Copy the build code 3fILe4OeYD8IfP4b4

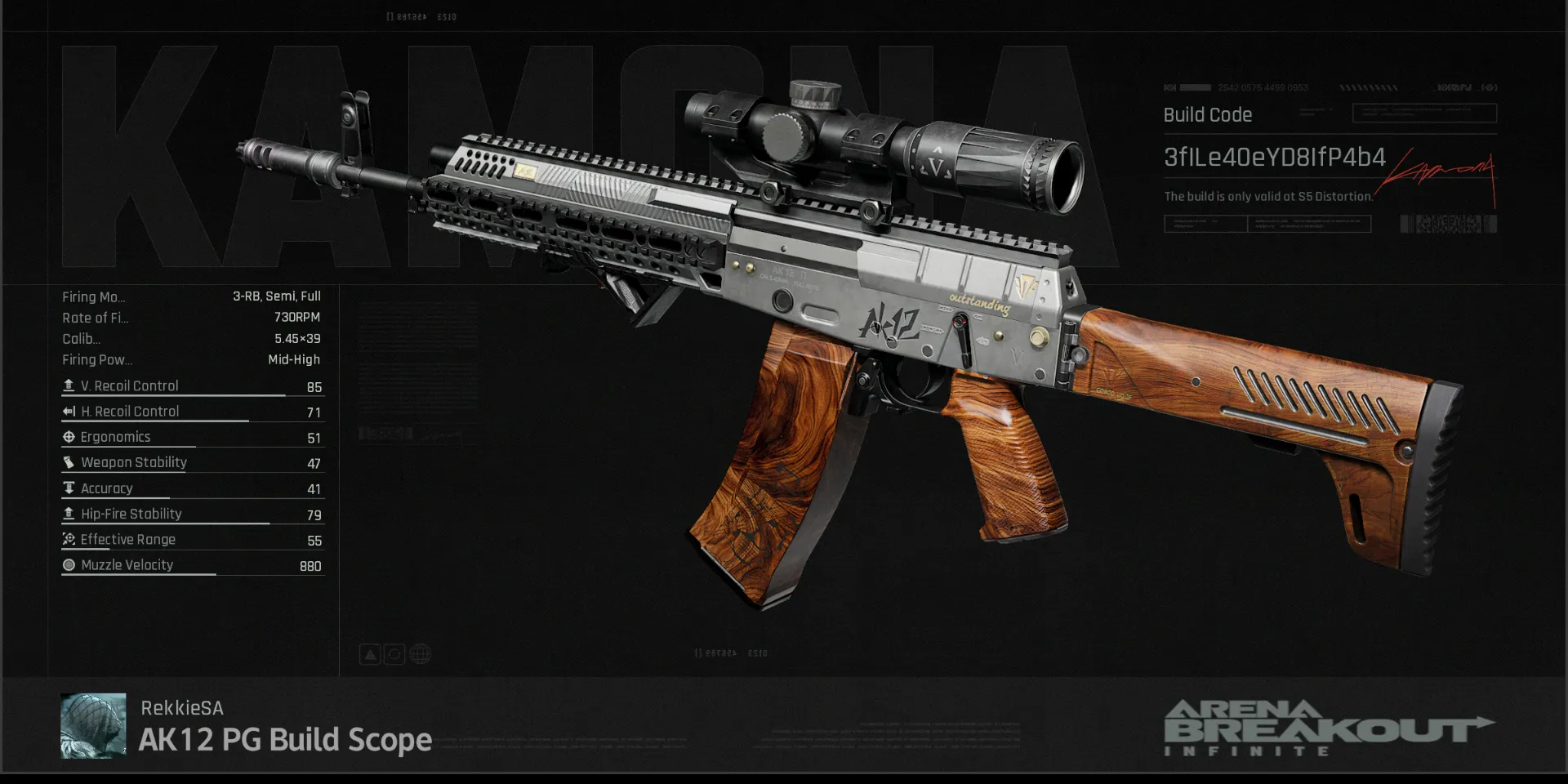point(1274,159)
